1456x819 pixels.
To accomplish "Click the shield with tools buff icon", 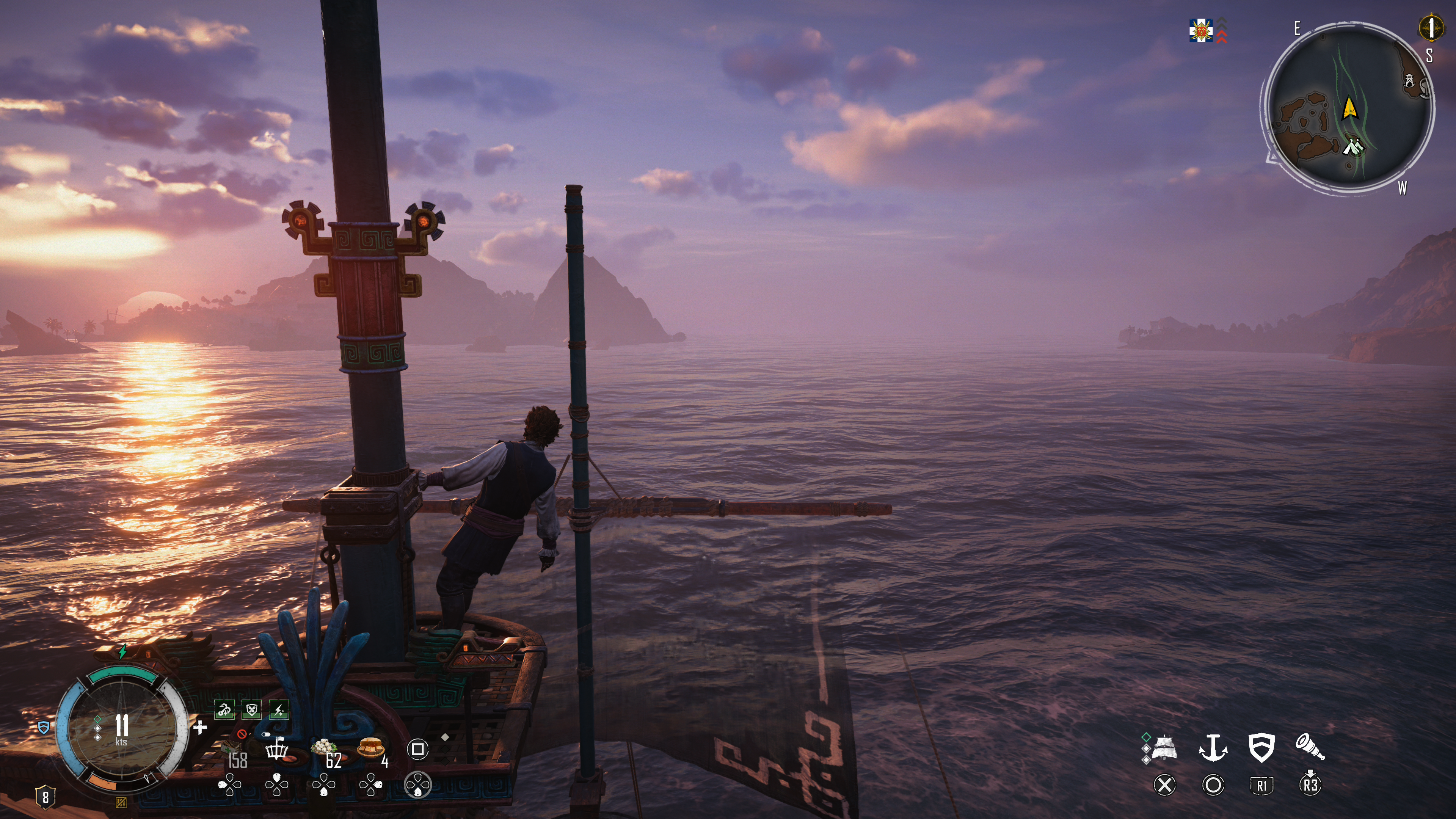I will pos(251,710).
